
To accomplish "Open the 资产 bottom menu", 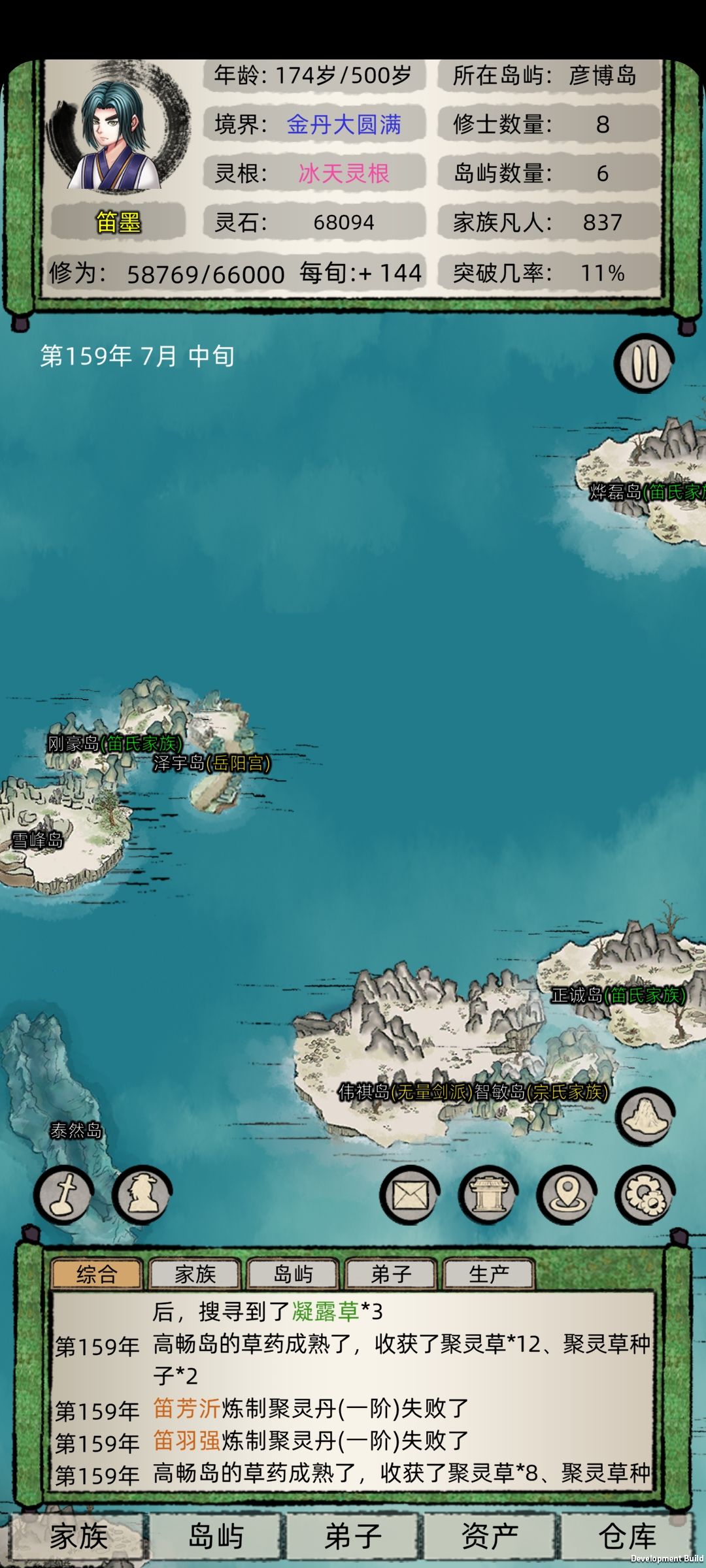I will (x=490, y=1537).
